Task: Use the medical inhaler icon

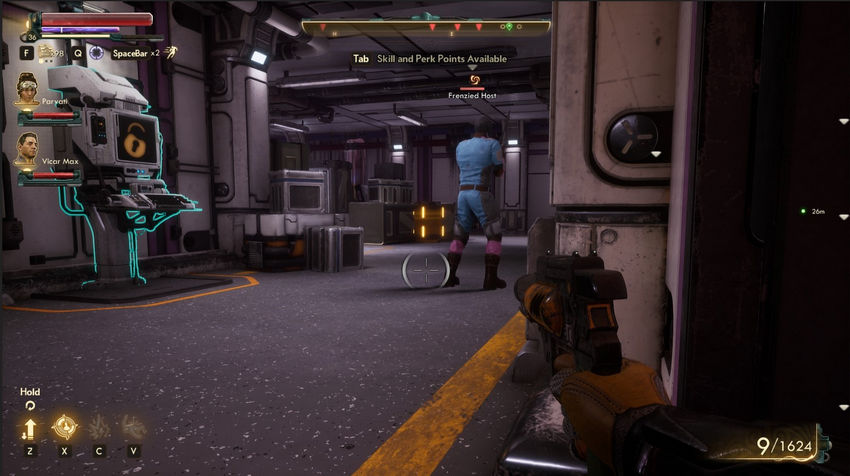Action: (44, 52)
